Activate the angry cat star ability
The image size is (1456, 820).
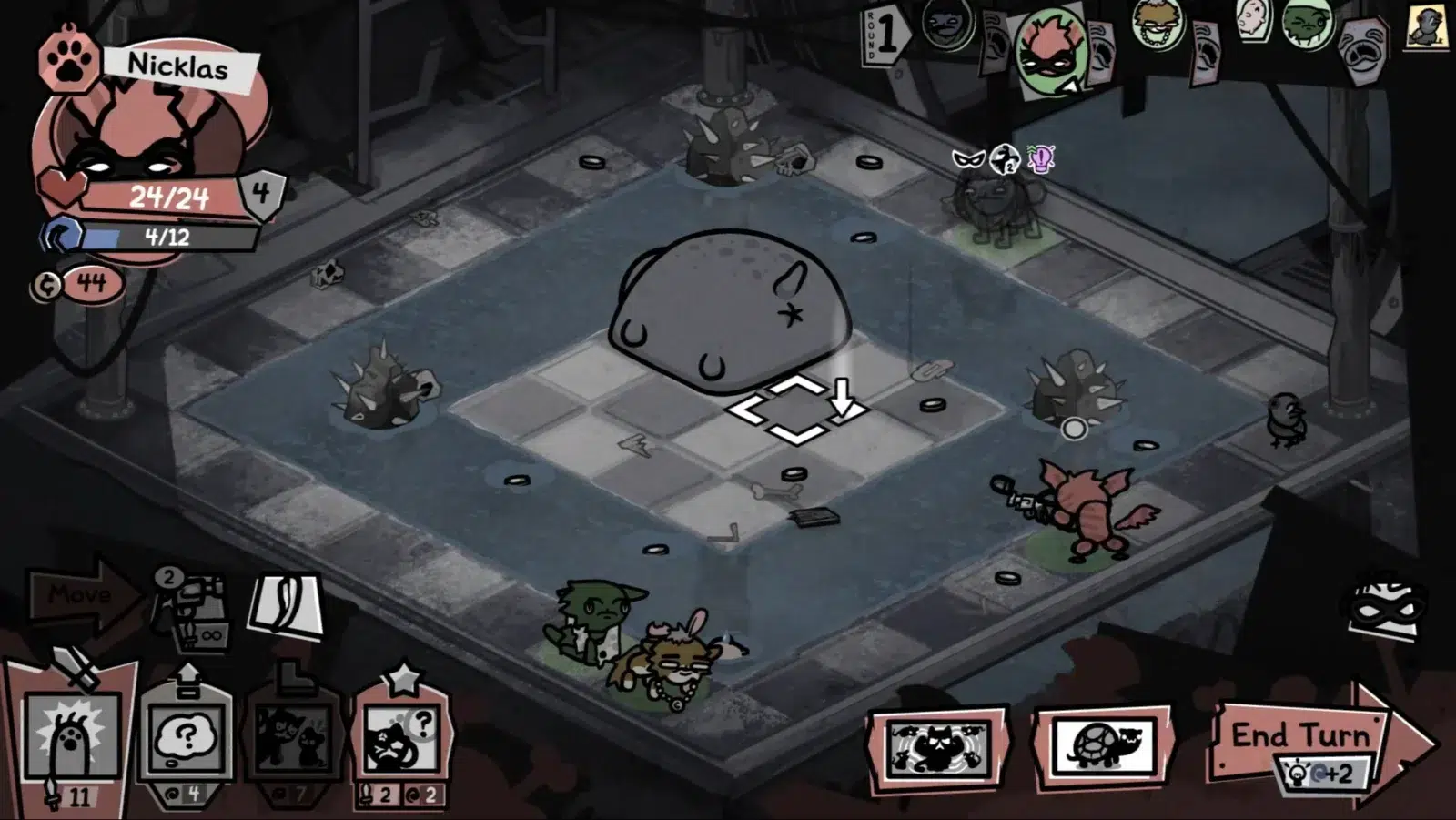pos(400,739)
